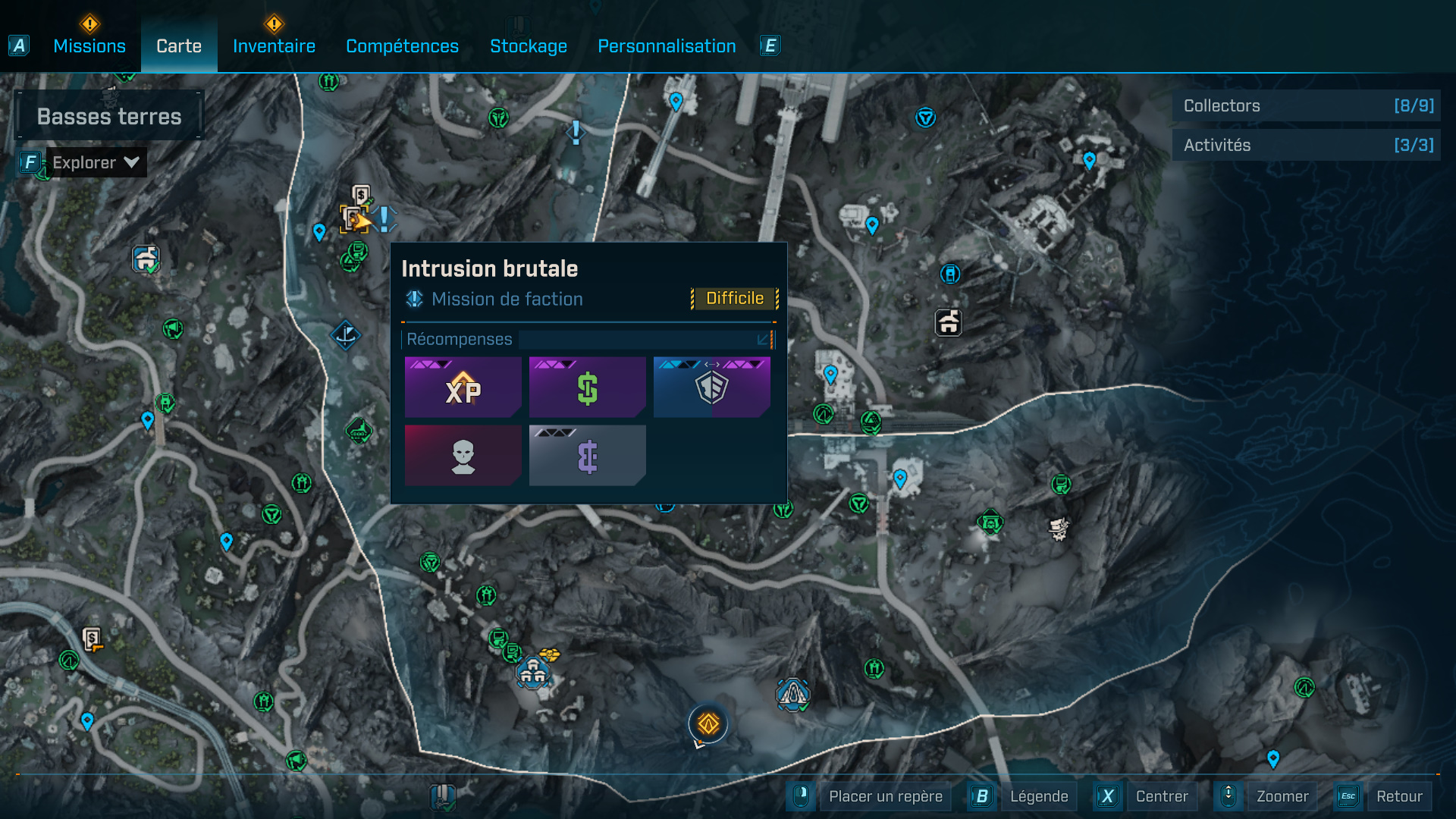
Task: Centrer the map on player
Action: (1161, 796)
